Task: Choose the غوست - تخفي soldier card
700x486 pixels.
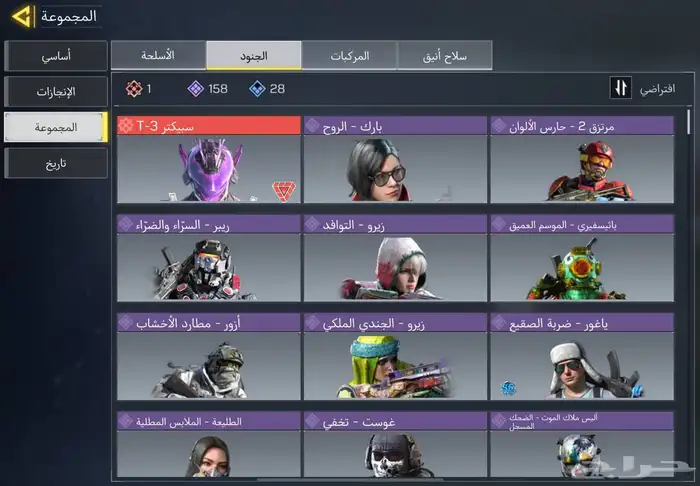Action: (395, 445)
